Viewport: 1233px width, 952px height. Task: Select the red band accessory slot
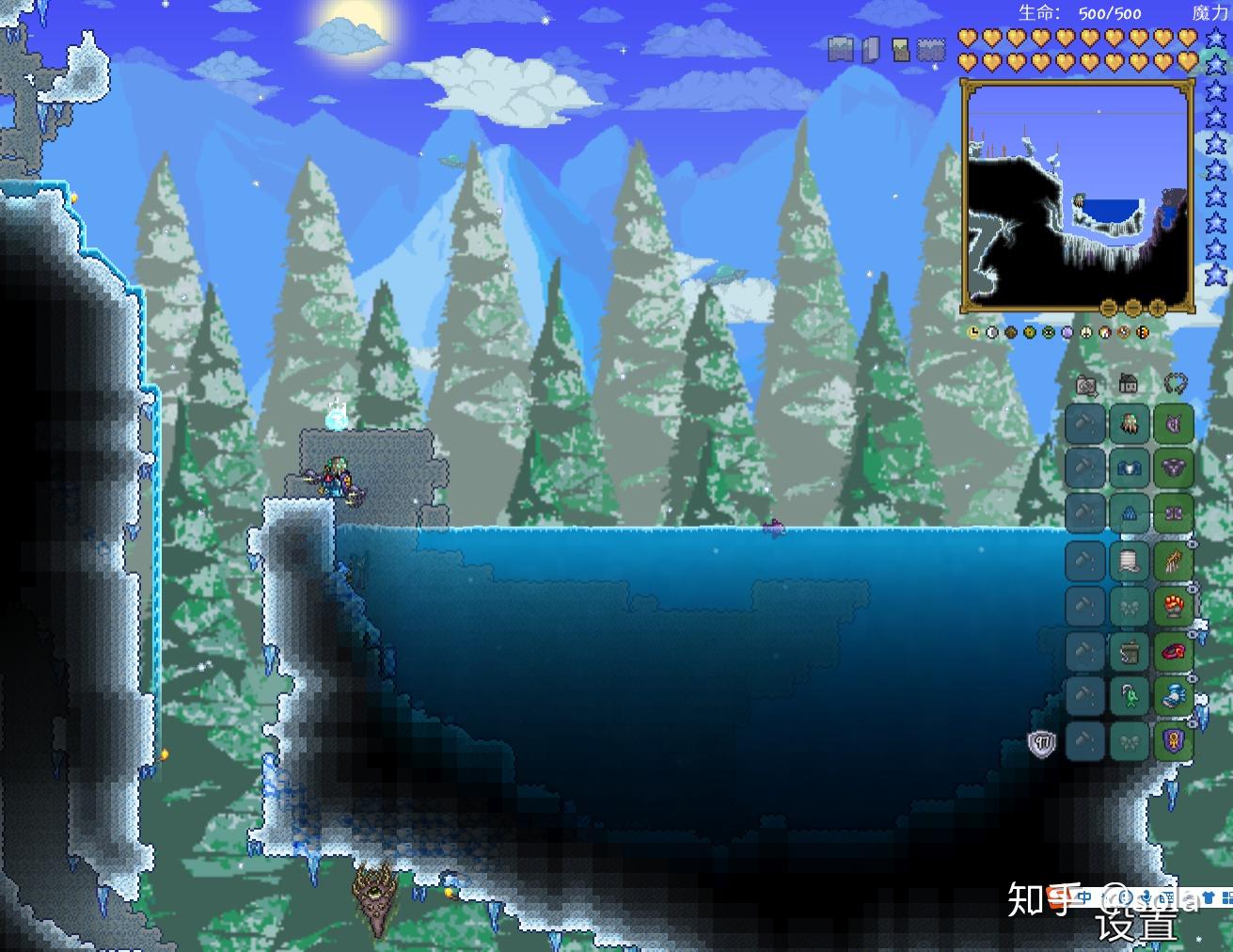coord(1173,651)
